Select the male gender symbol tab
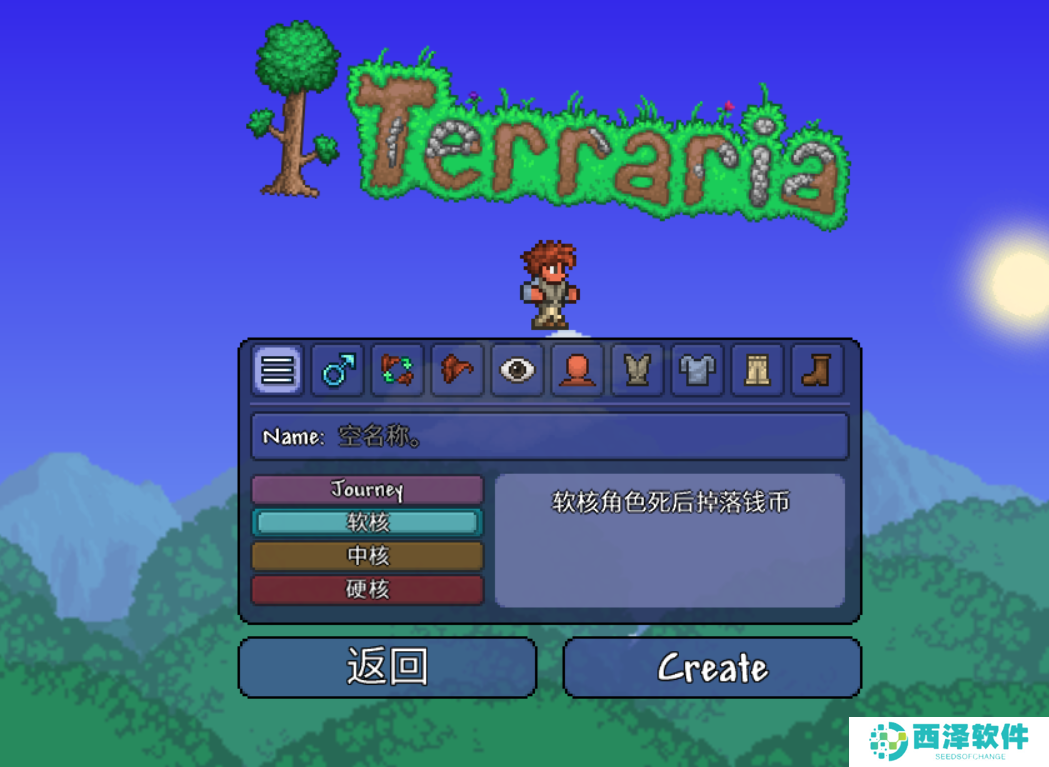 (337, 371)
